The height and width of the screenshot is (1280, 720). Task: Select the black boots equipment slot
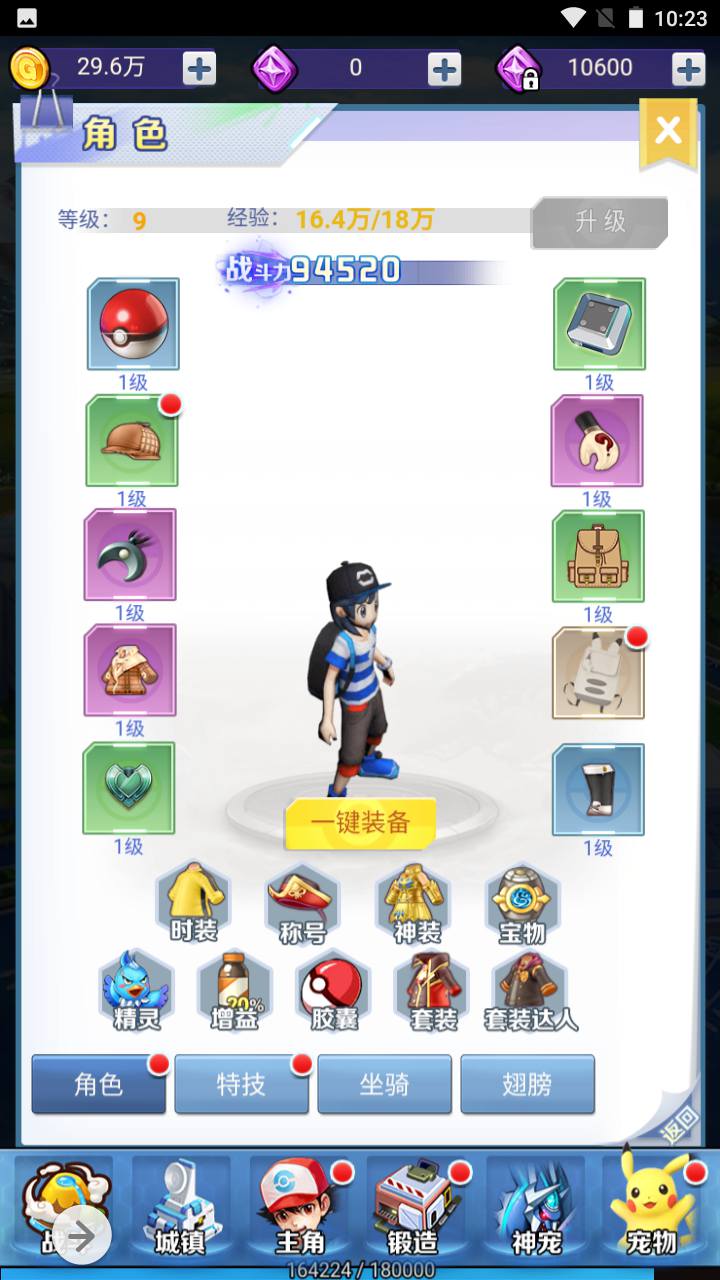[598, 789]
